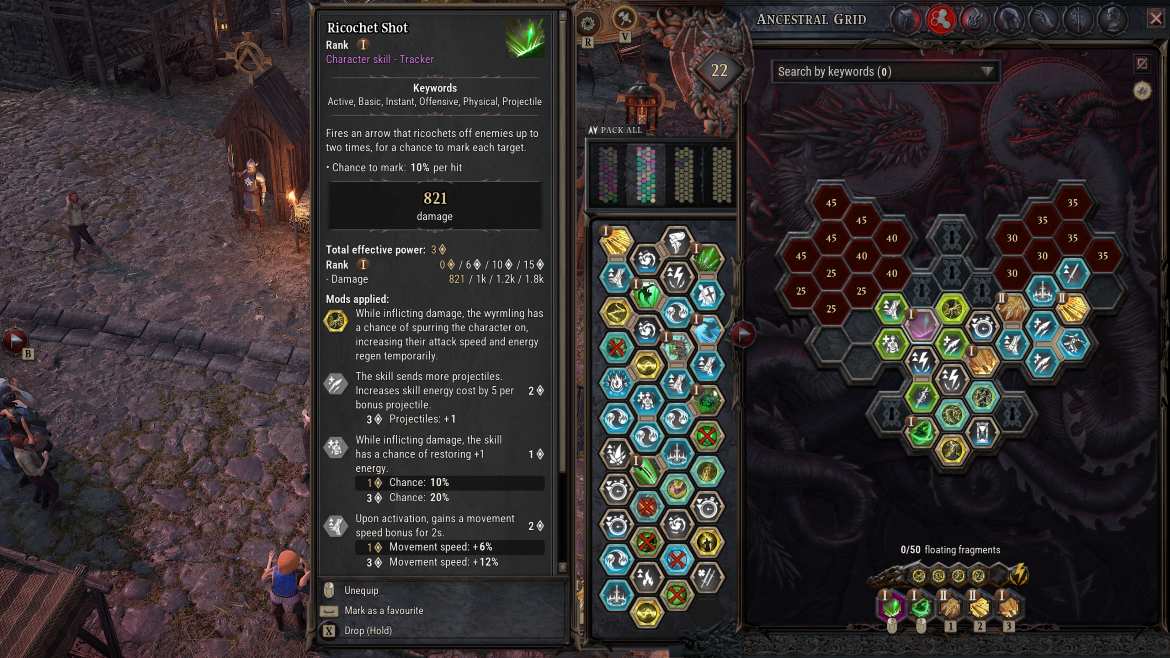Select the second inventory page thumbnail

coord(647,174)
